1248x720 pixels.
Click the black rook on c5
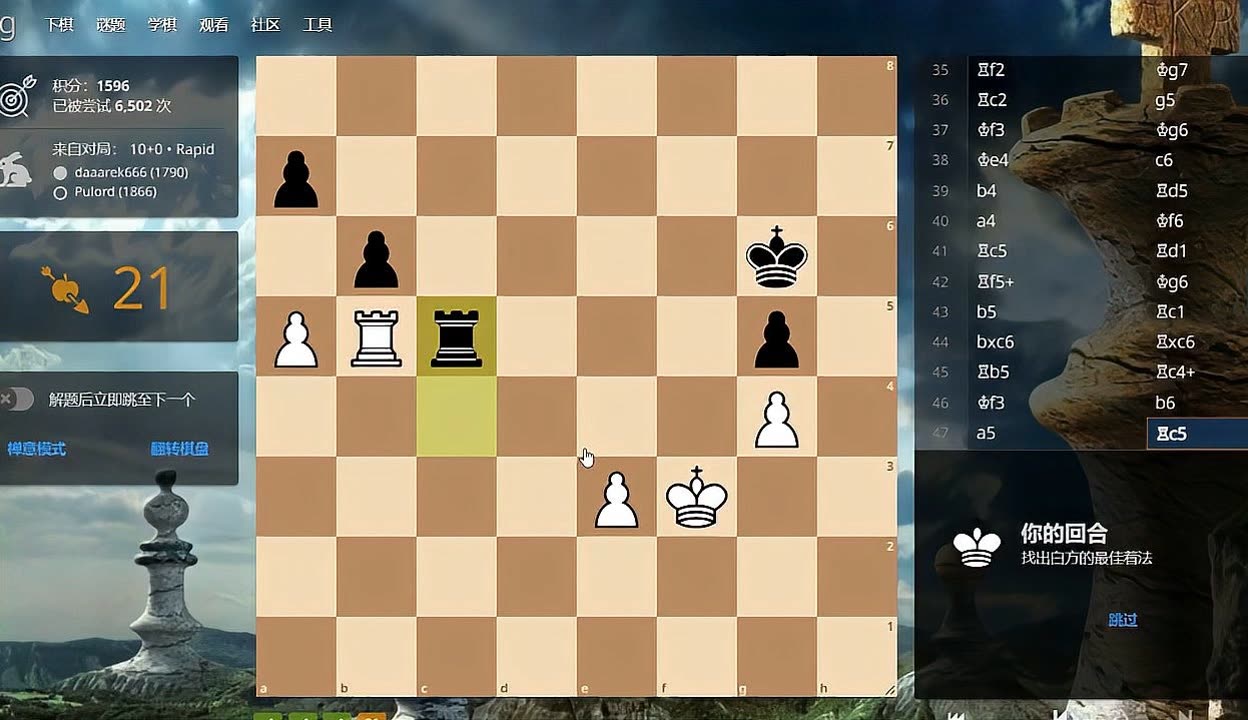click(456, 337)
